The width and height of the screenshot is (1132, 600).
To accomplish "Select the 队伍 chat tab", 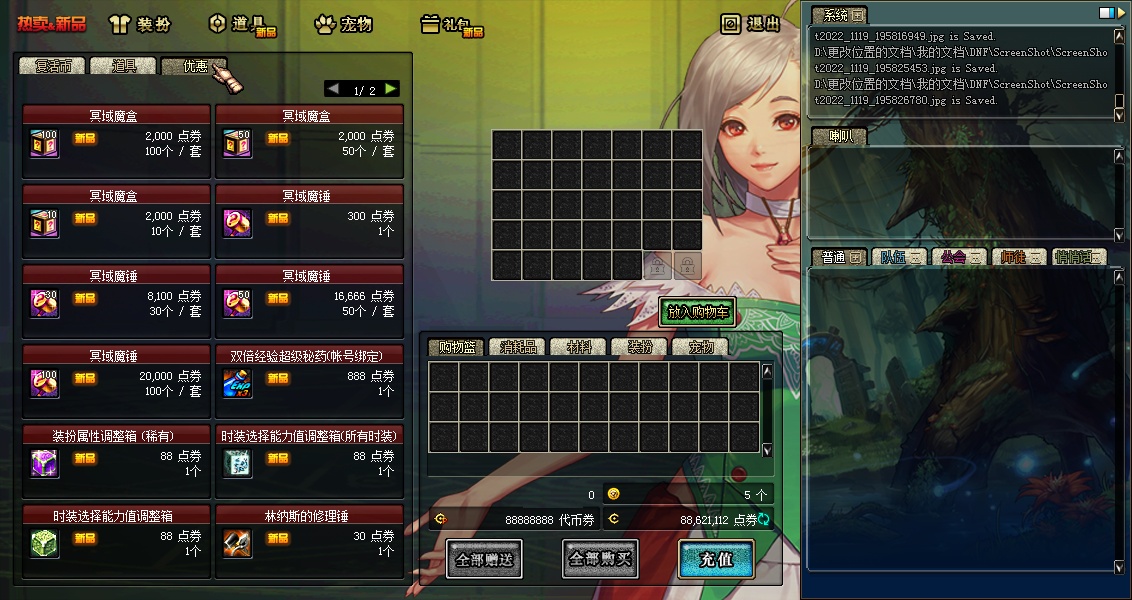I will coord(898,257).
